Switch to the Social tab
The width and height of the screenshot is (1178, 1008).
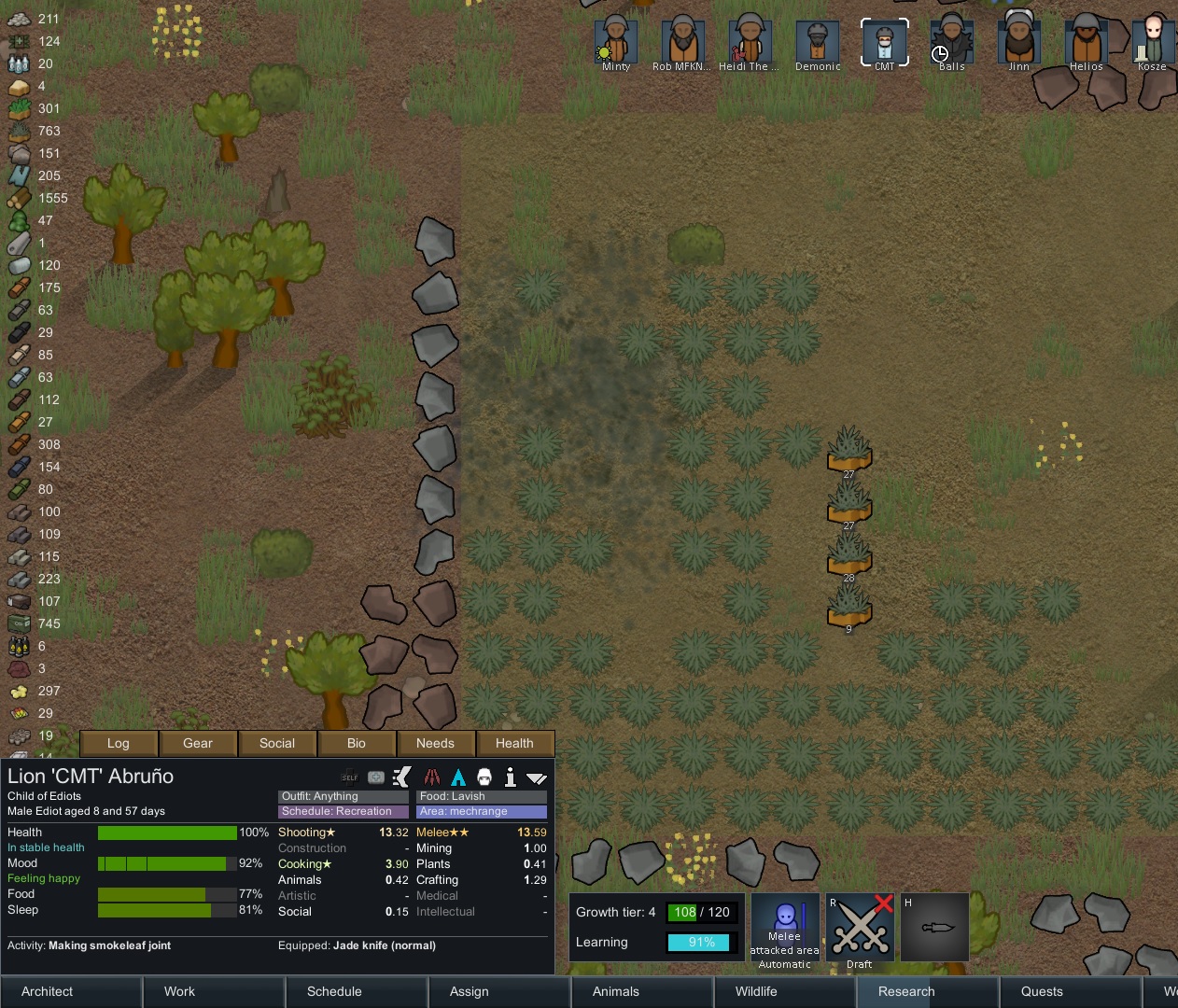tap(277, 743)
